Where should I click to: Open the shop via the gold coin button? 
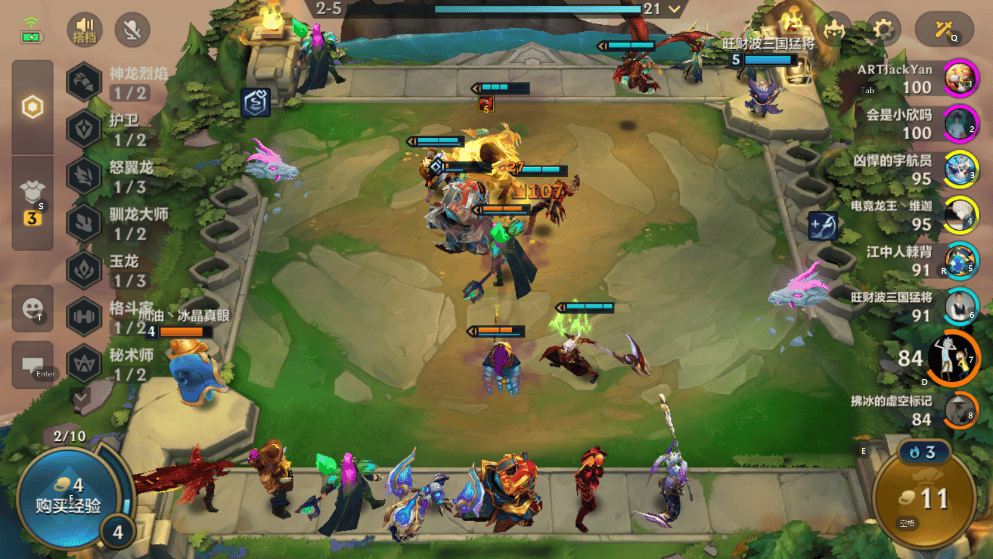[x=922, y=499]
